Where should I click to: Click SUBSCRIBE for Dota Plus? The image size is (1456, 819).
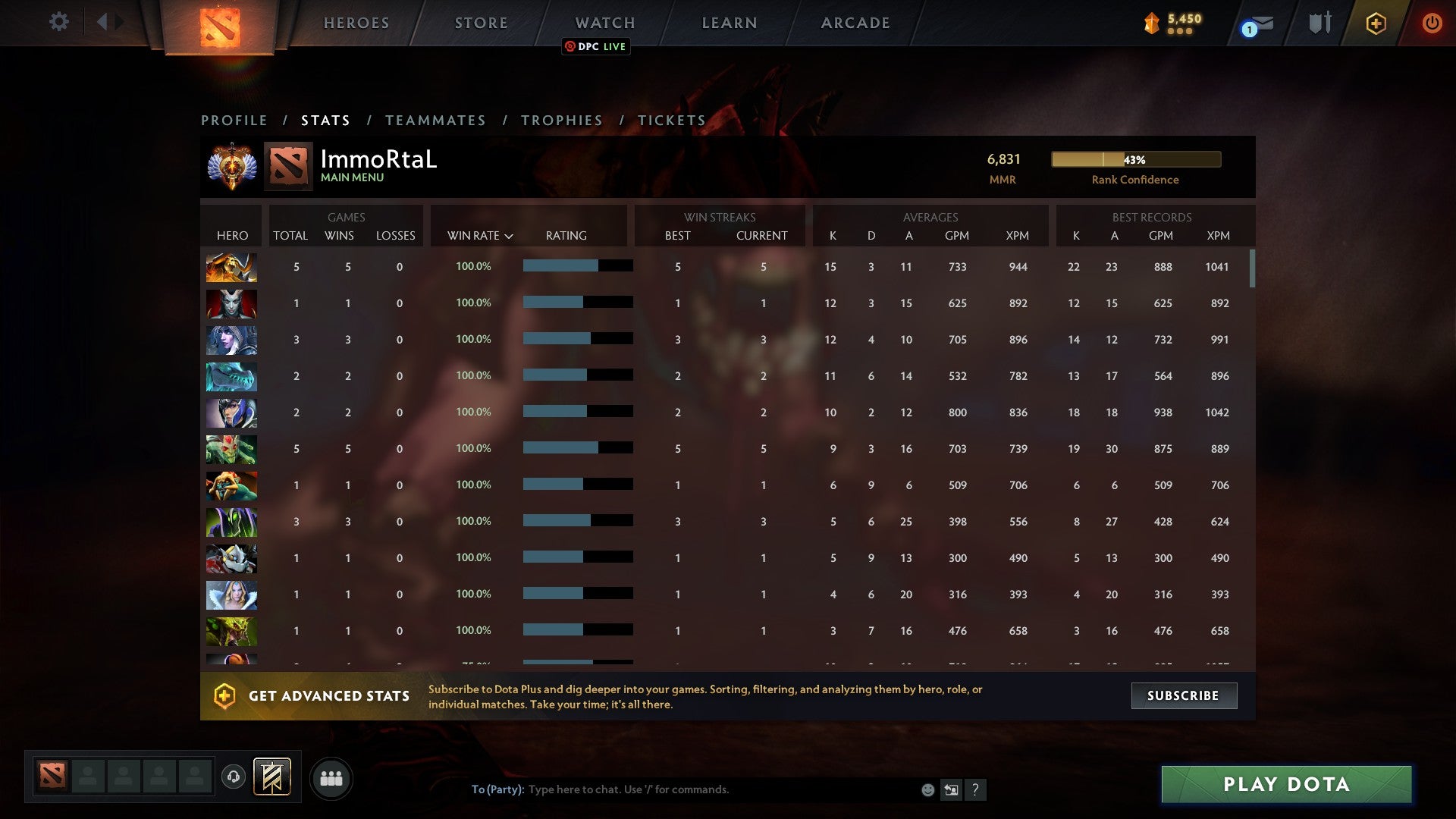[1183, 695]
